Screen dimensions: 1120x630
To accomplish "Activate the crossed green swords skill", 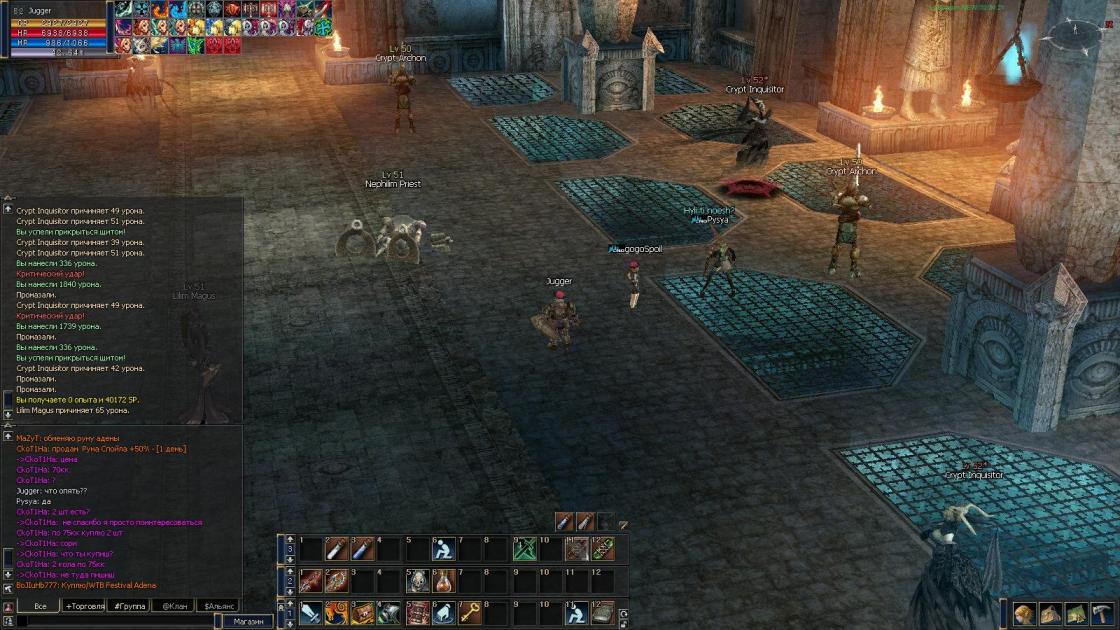I will [524, 548].
